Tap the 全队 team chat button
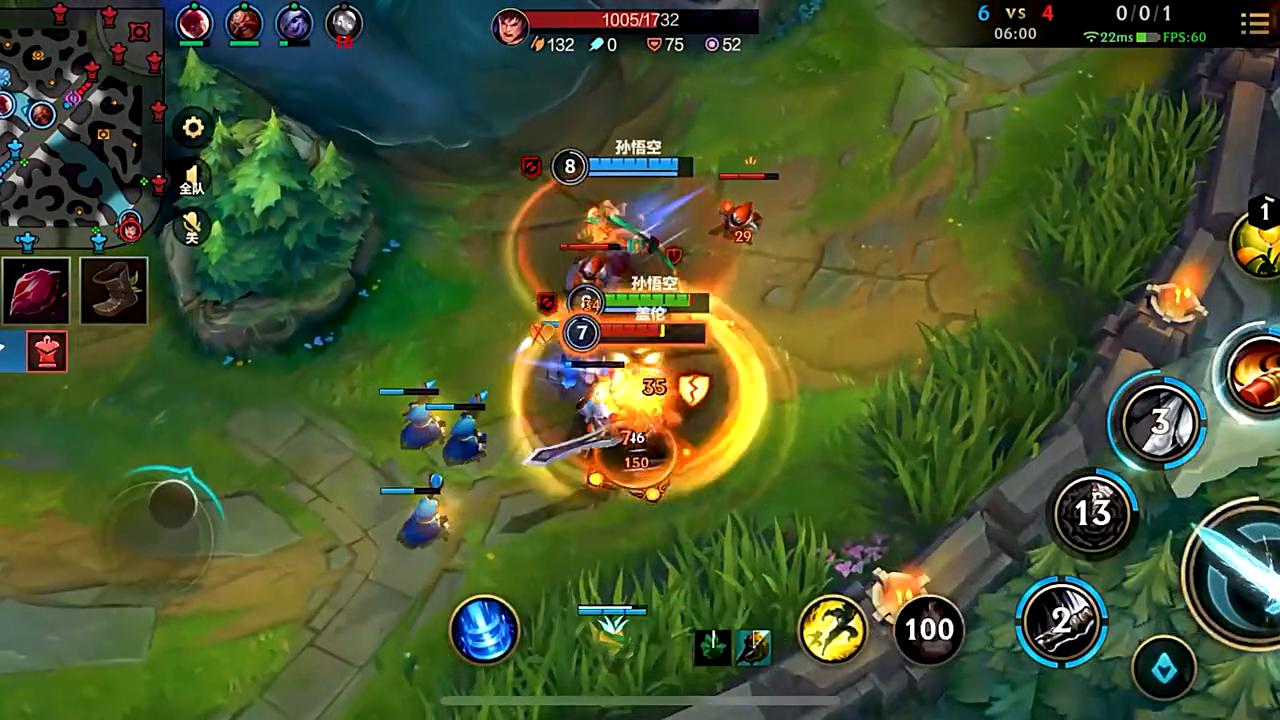Image resolution: width=1280 pixels, height=720 pixels. pyautogui.click(x=192, y=179)
